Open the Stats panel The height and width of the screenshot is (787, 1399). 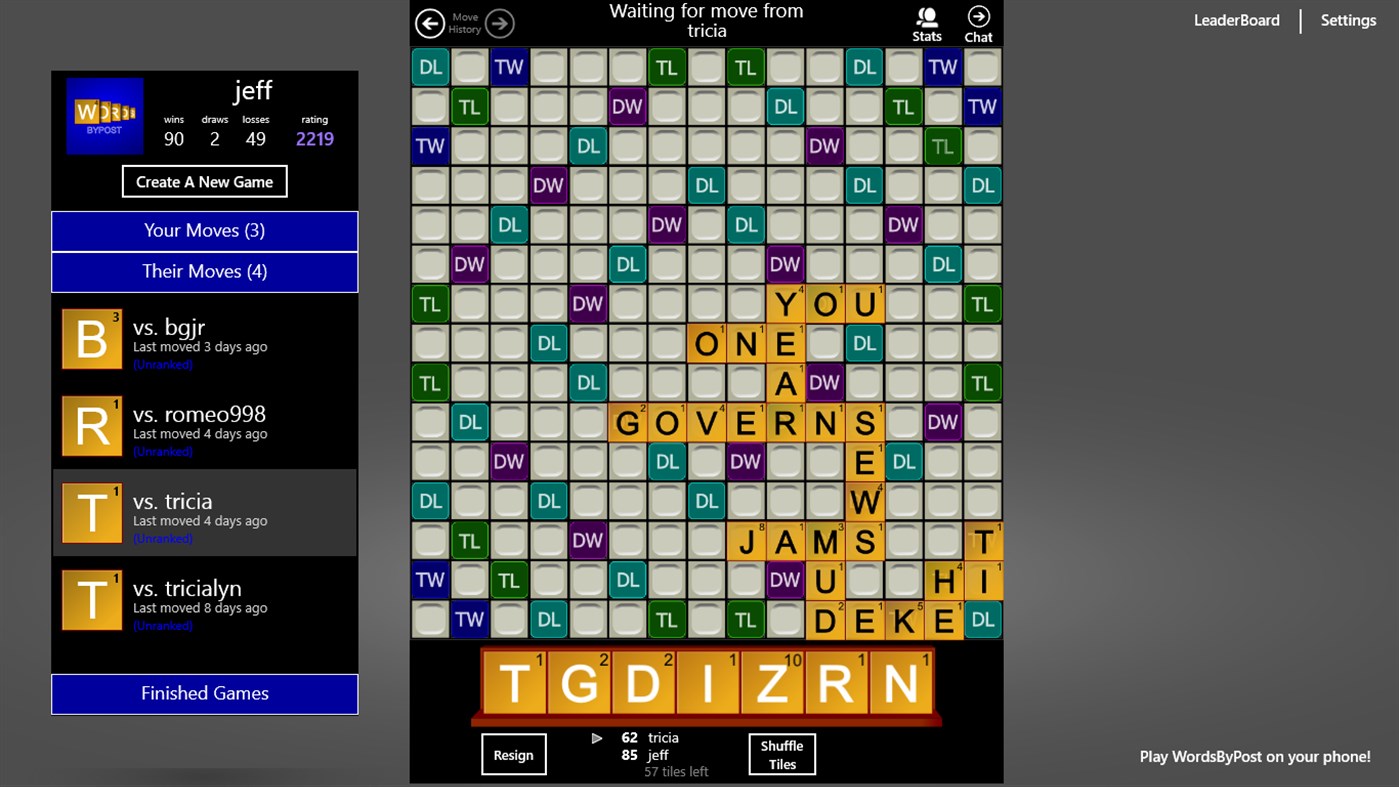point(926,22)
